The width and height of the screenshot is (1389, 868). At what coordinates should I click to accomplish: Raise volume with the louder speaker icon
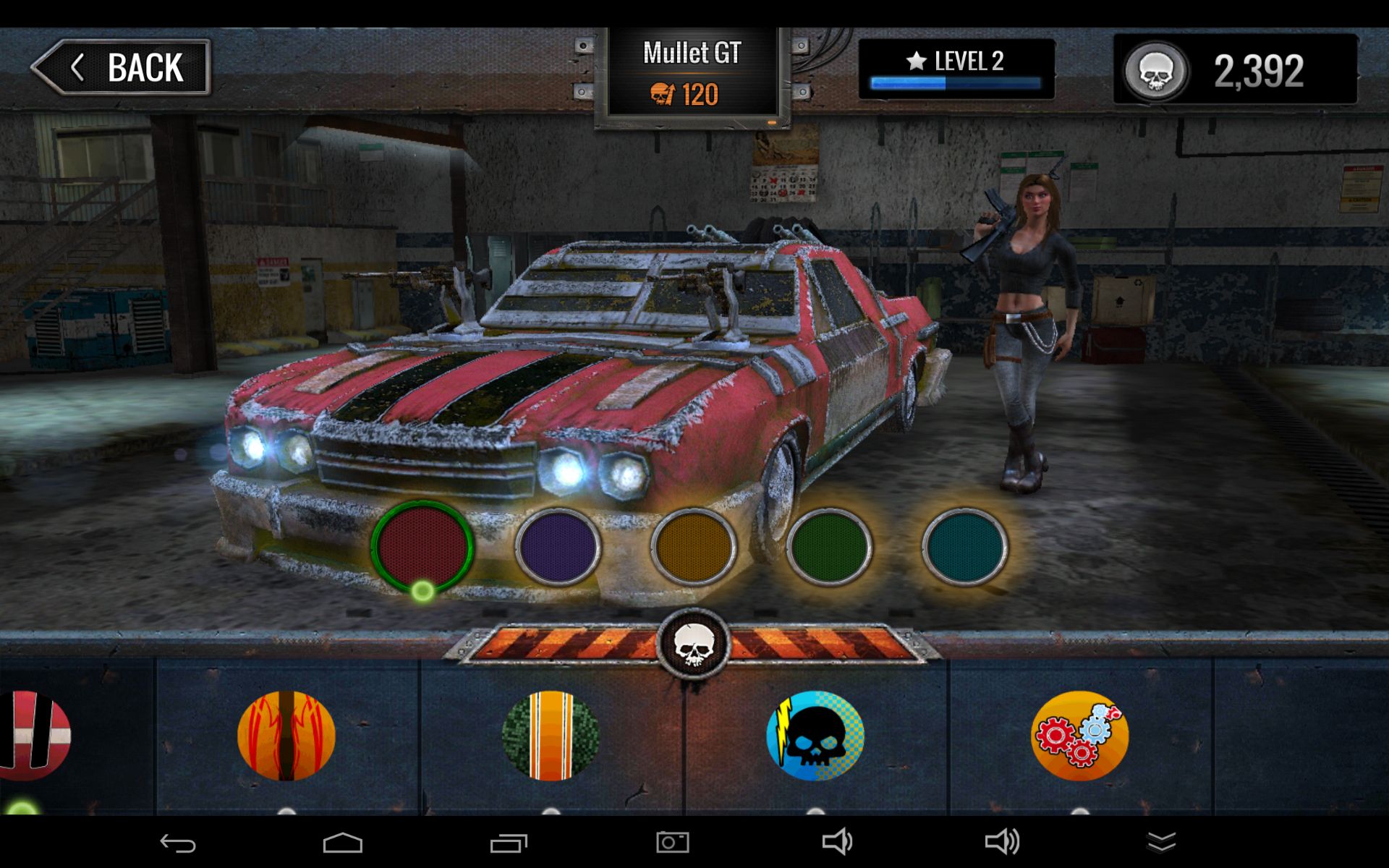(x=1002, y=843)
